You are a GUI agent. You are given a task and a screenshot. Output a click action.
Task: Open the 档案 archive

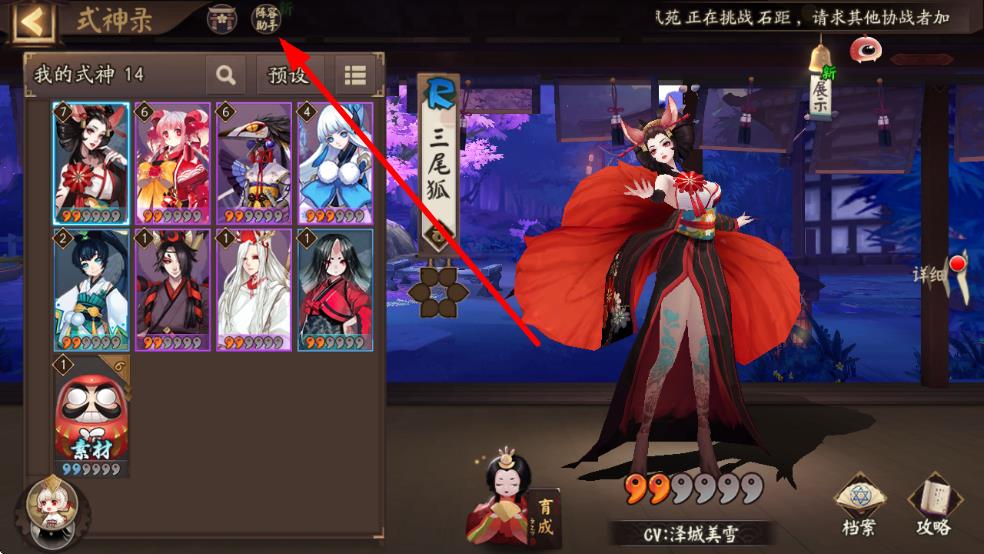pyautogui.click(x=861, y=506)
